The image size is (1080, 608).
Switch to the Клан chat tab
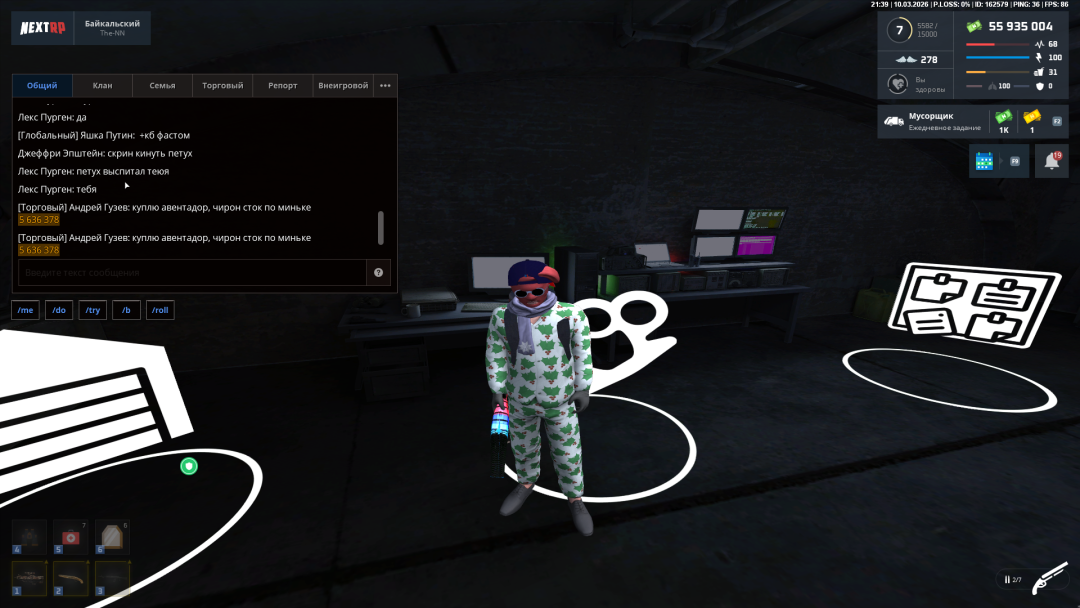(x=102, y=86)
